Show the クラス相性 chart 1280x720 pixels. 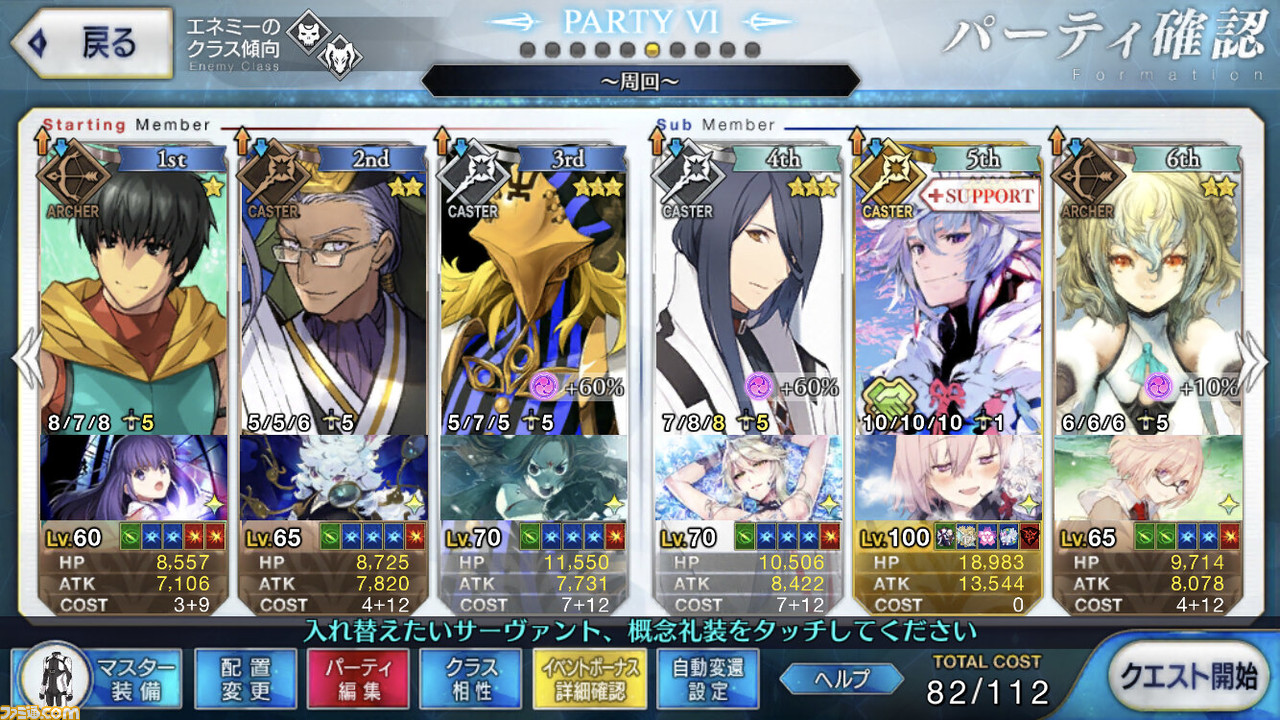click(x=471, y=679)
